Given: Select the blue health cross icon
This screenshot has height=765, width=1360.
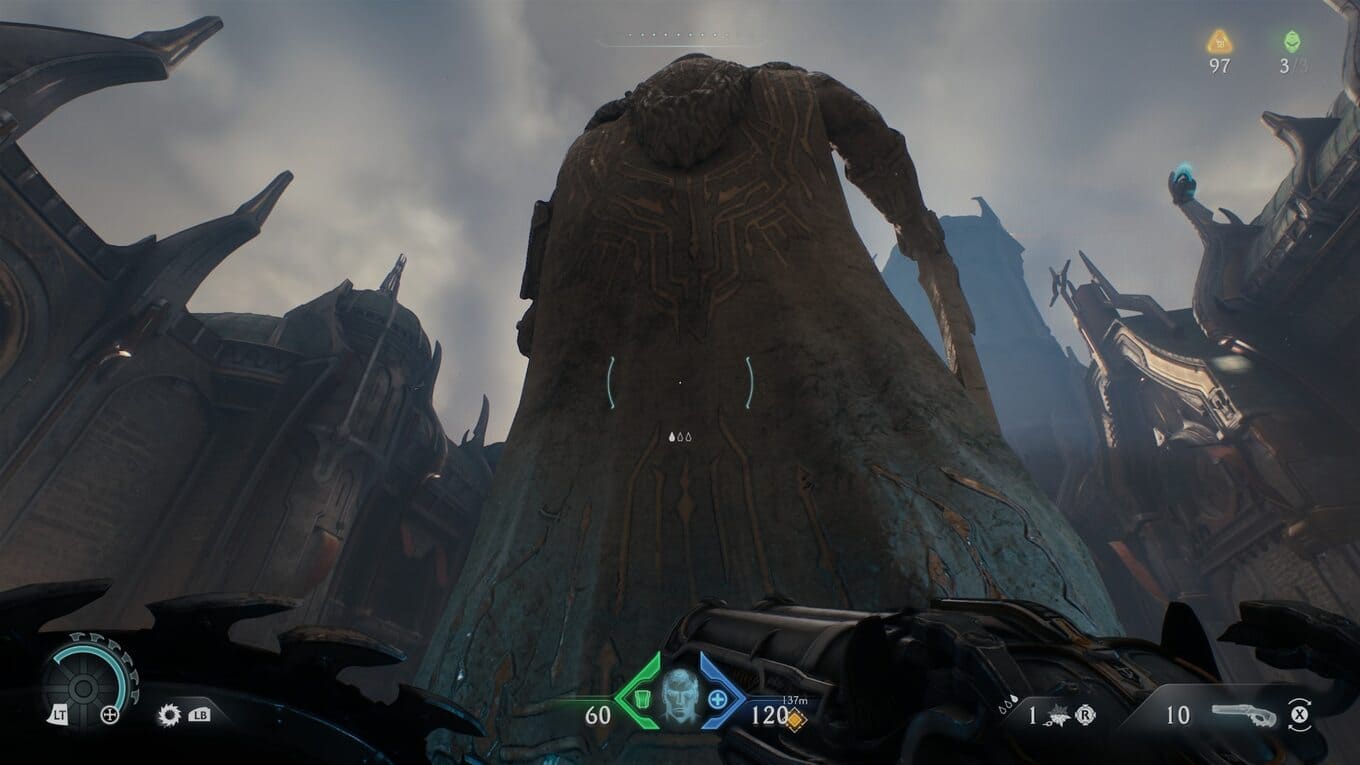Looking at the screenshot, I should [717, 697].
